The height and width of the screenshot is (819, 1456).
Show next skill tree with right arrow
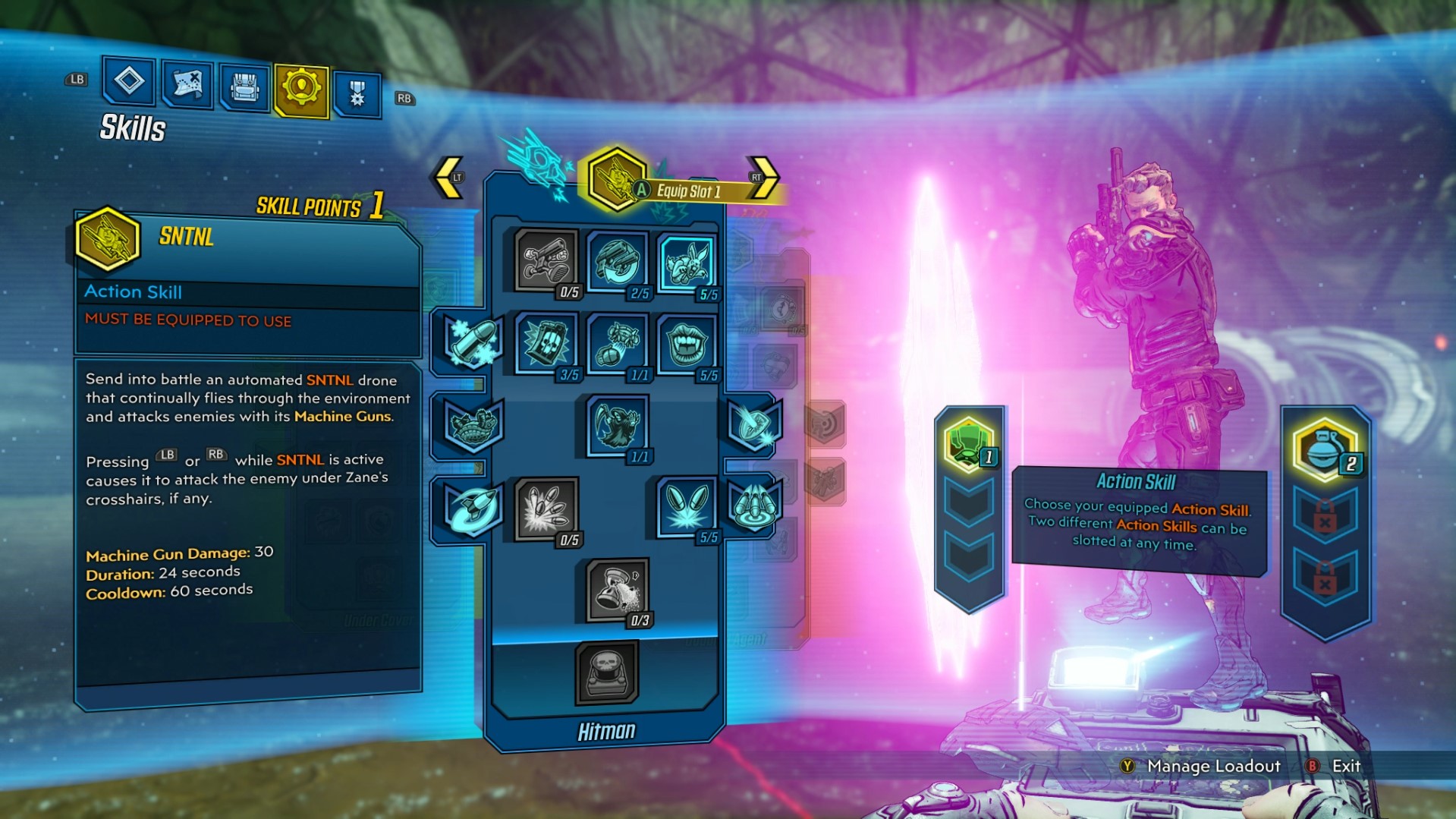763,178
